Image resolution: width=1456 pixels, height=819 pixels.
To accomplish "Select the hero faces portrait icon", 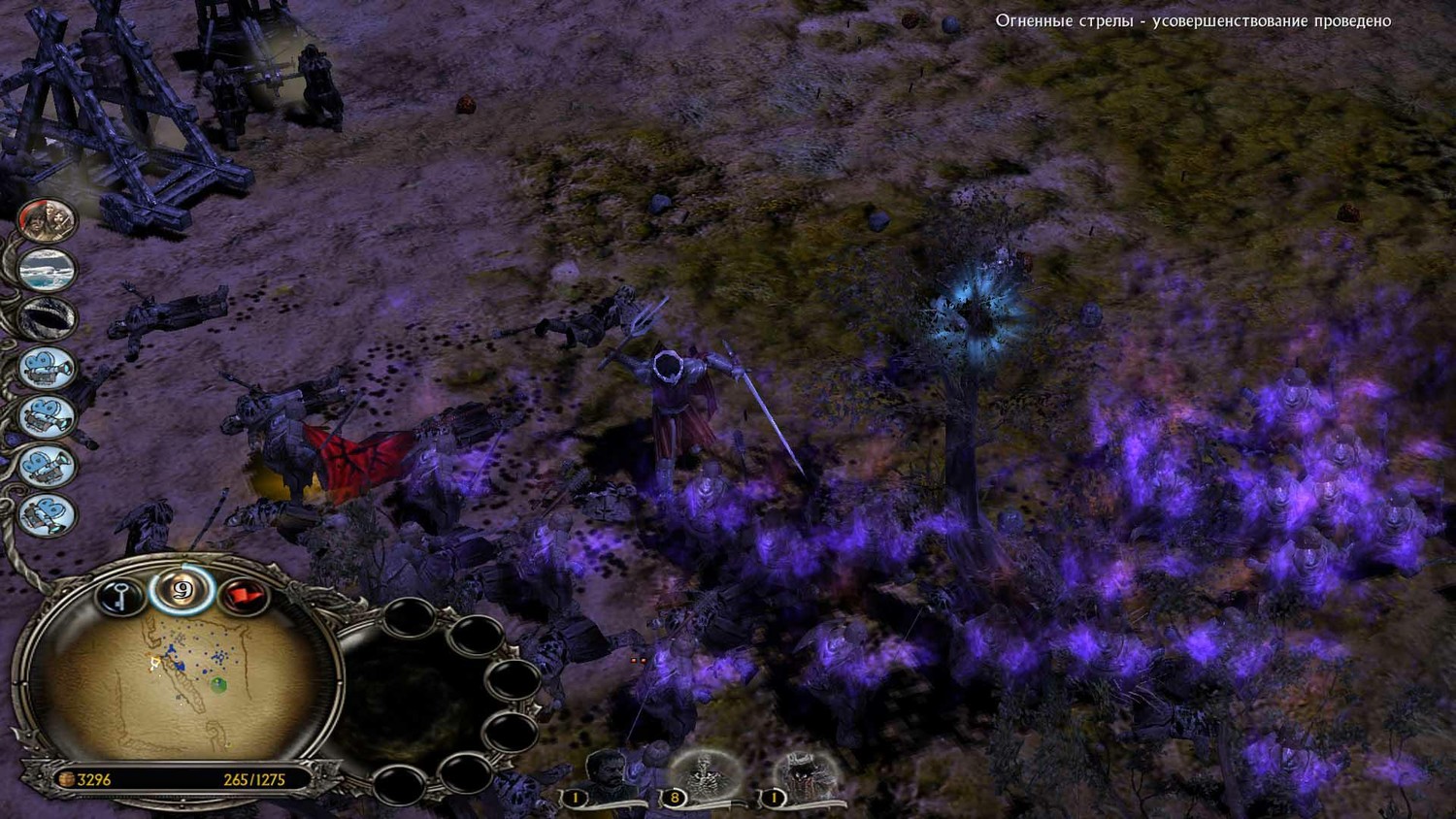I will pos(47,220).
